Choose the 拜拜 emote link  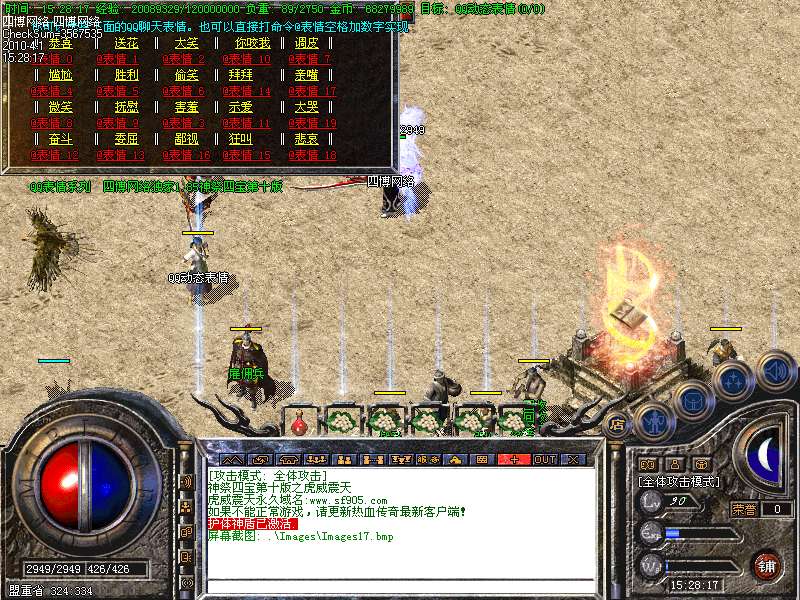240,75
